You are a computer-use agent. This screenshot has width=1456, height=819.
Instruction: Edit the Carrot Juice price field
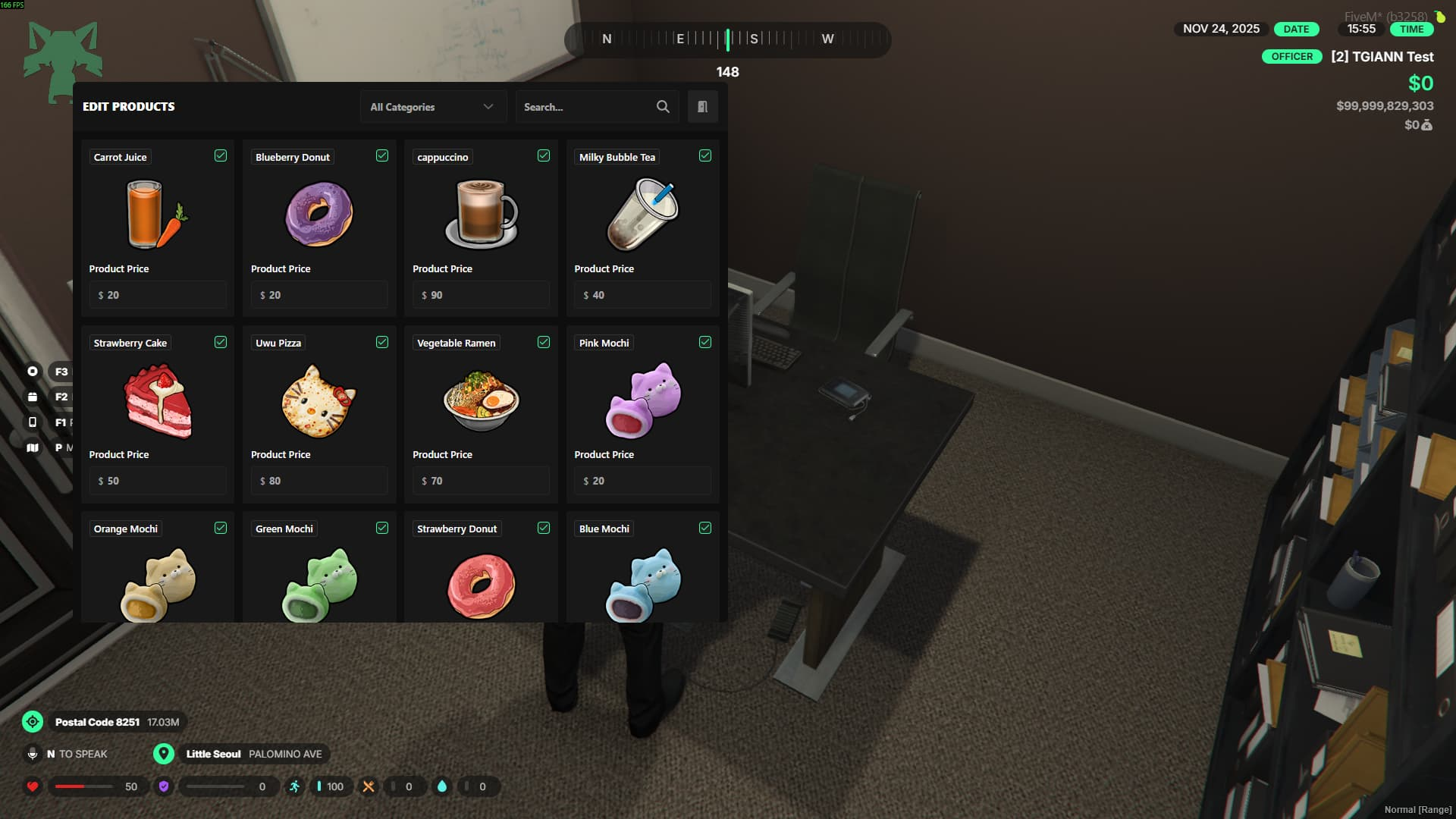pyautogui.click(x=158, y=295)
